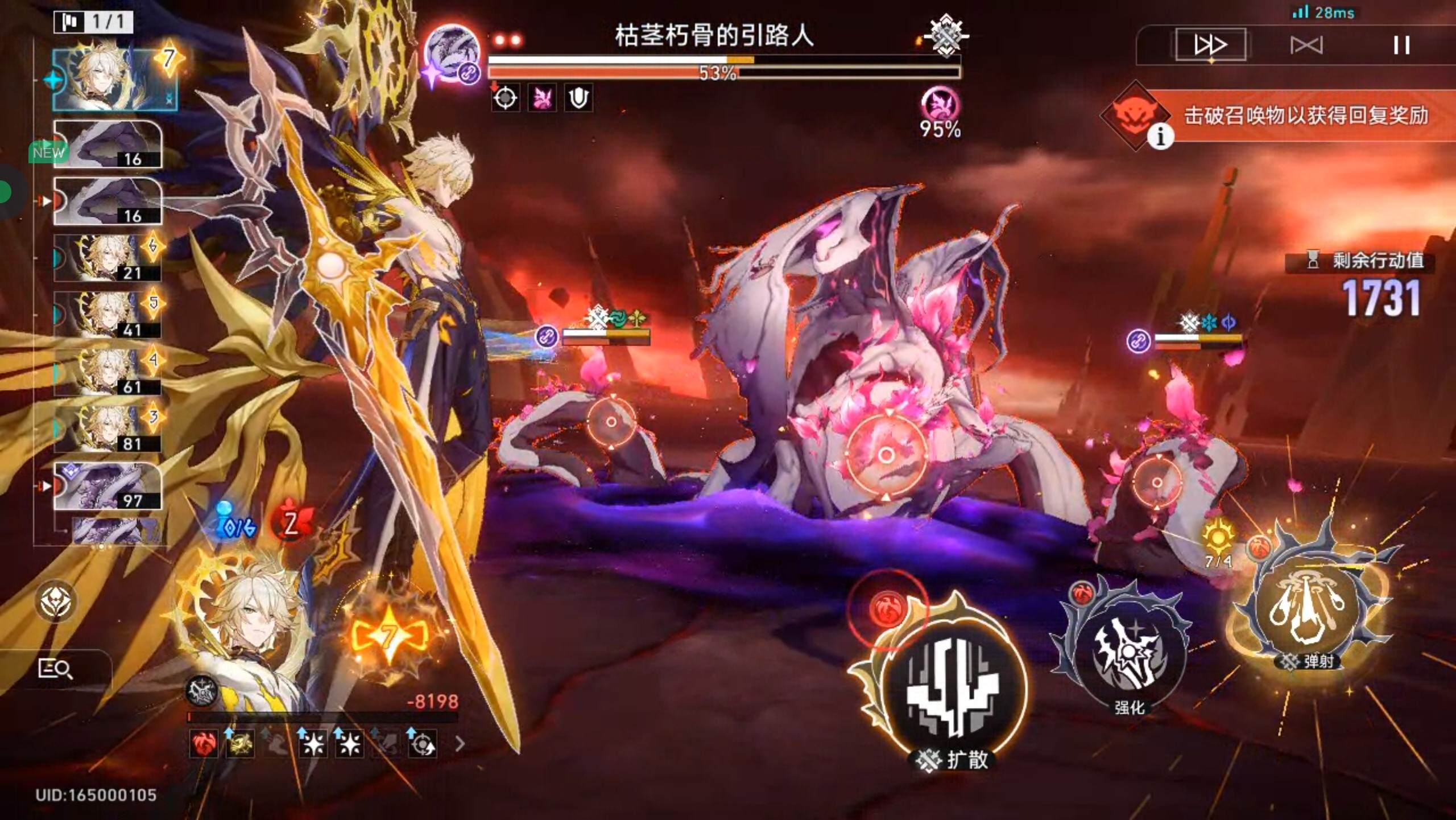Open the battle details magnifier button
Image resolution: width=1456 pixels, height=820 pixels.
point(55,669)
